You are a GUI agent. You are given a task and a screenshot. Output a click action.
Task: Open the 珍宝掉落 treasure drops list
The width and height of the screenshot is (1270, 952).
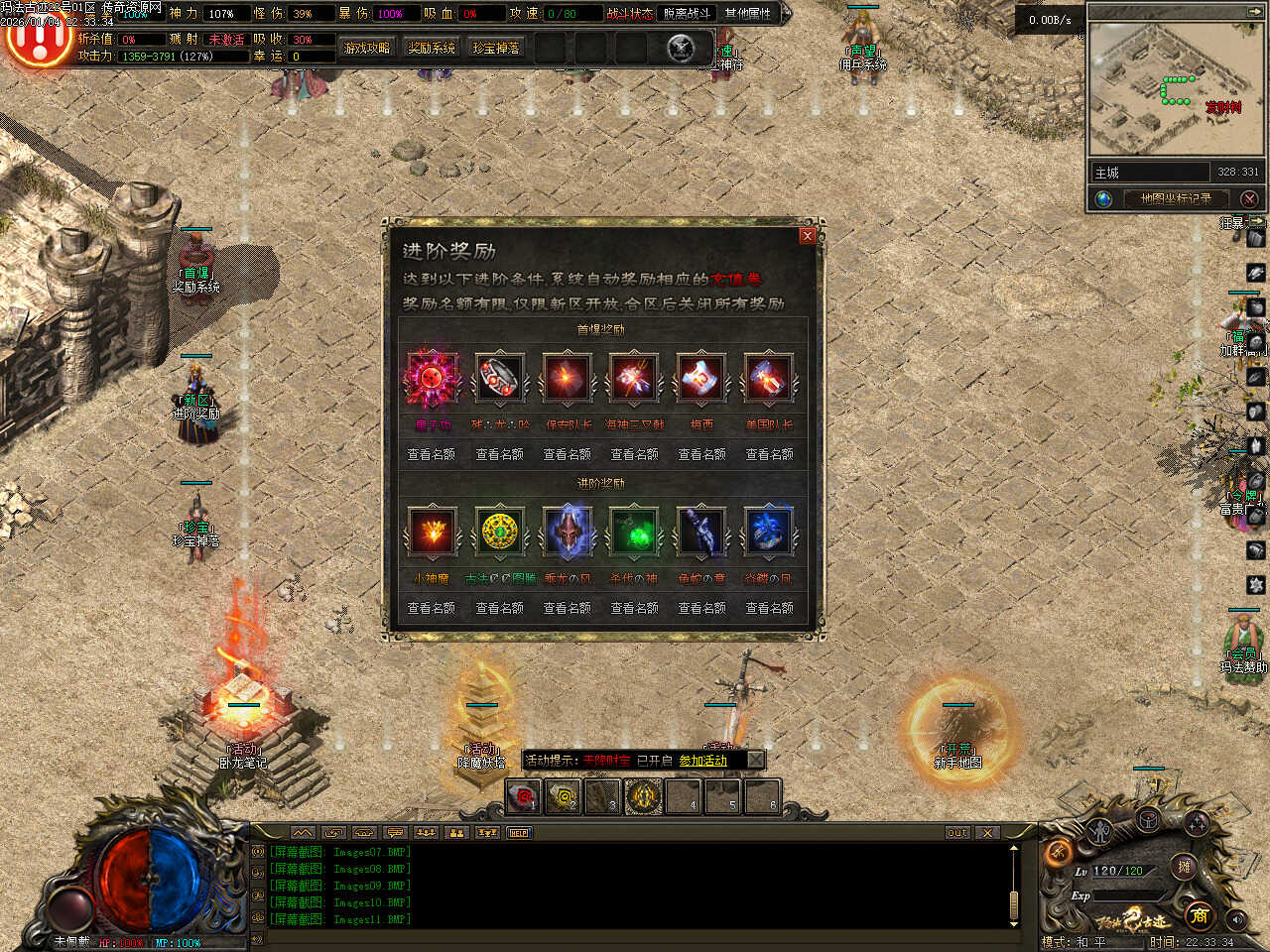point(496,48)
